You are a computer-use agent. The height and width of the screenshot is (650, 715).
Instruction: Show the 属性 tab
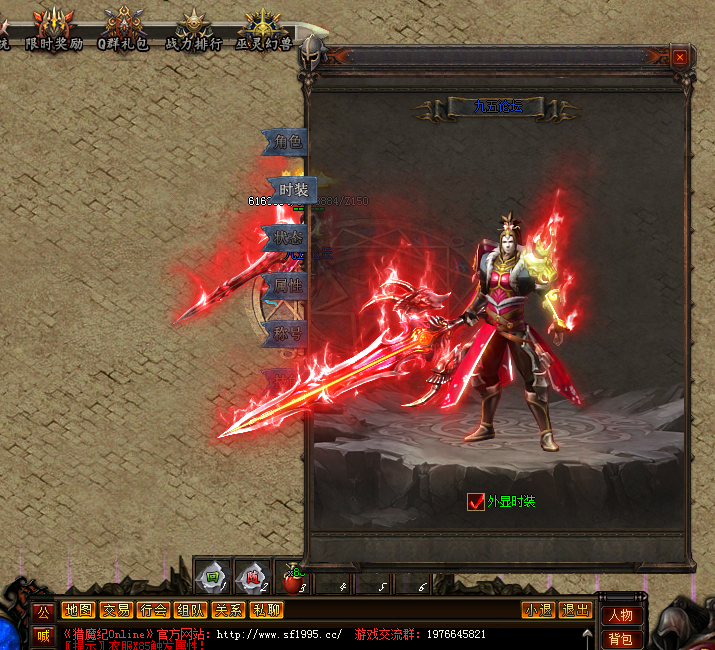tap(287, 286)
